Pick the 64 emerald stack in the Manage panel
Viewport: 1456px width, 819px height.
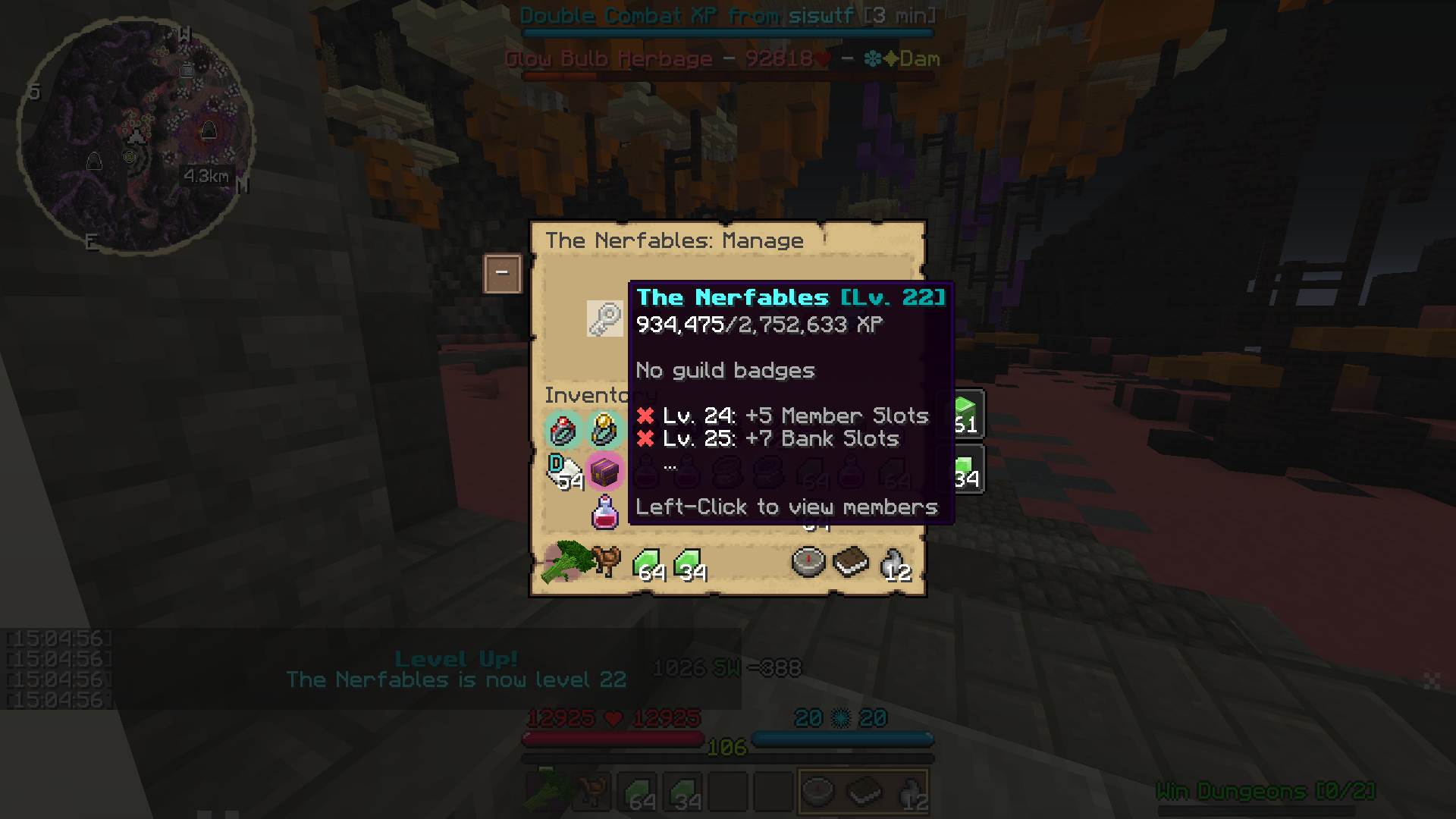click(648, 563)
